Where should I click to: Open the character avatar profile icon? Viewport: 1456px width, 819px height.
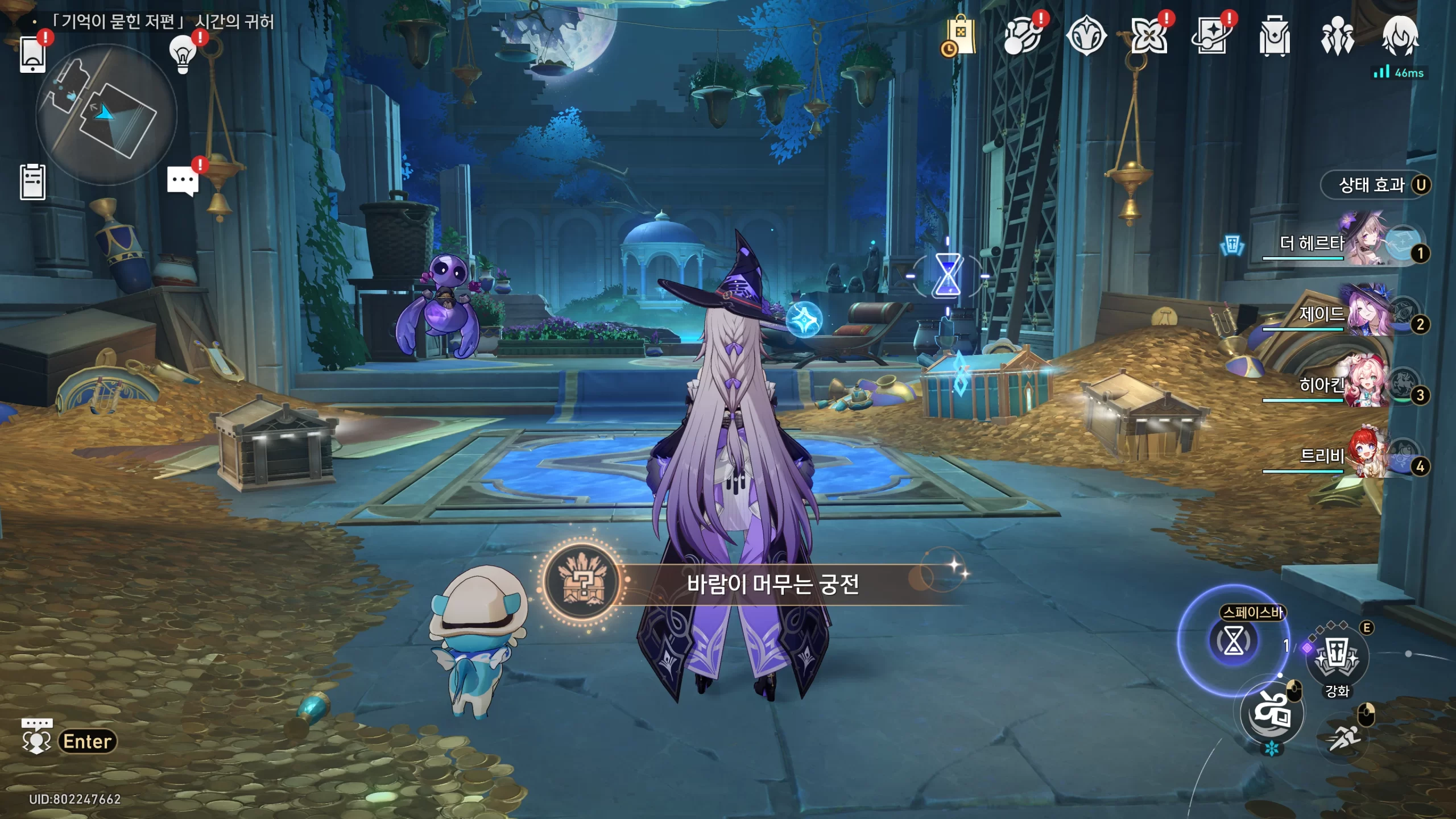point(1400,36)
